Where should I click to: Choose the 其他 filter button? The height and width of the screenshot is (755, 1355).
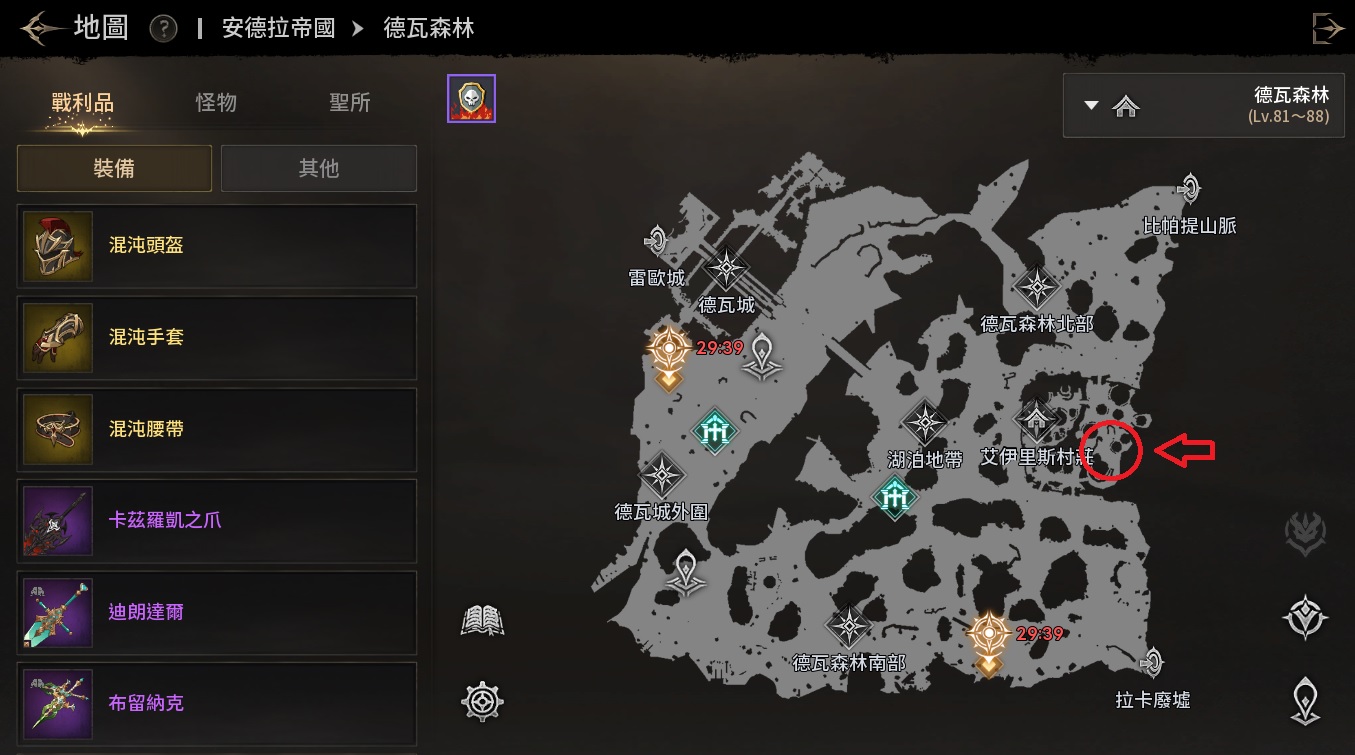(319, 168)
